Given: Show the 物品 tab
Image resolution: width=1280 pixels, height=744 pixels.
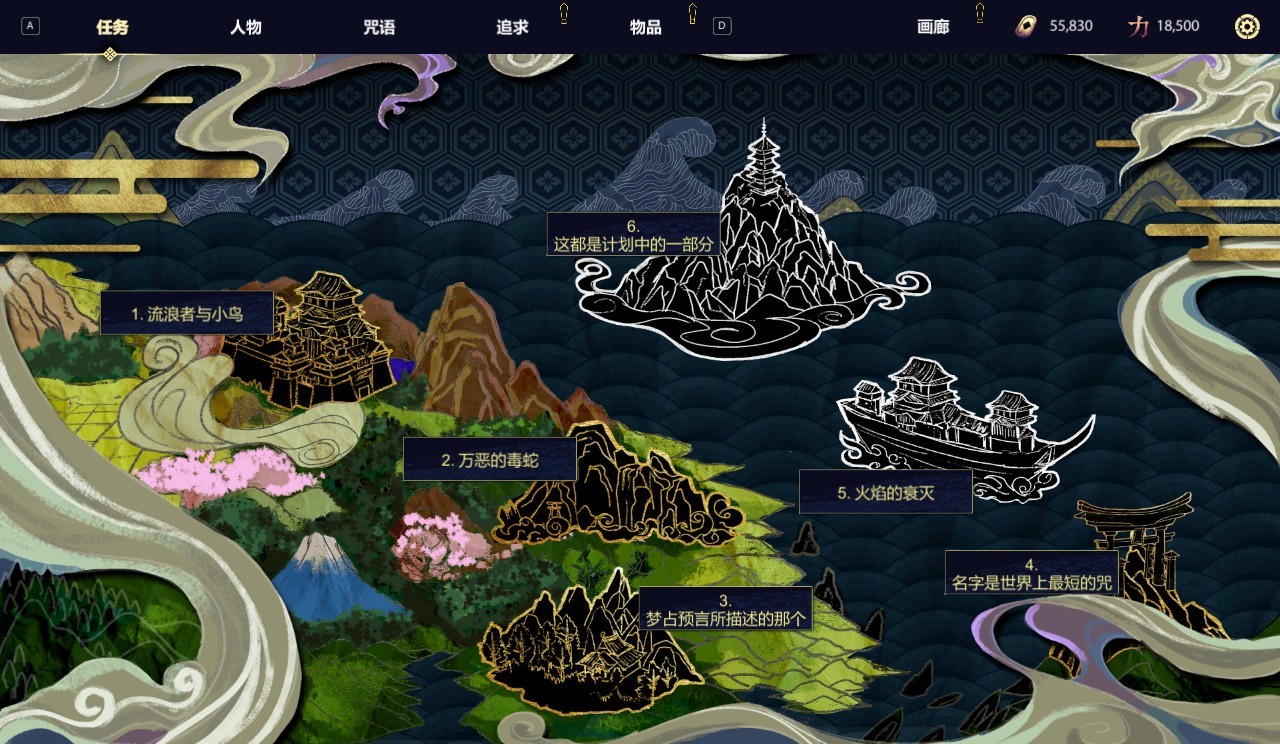Looking at the screenshot, I should coord(646,27).
